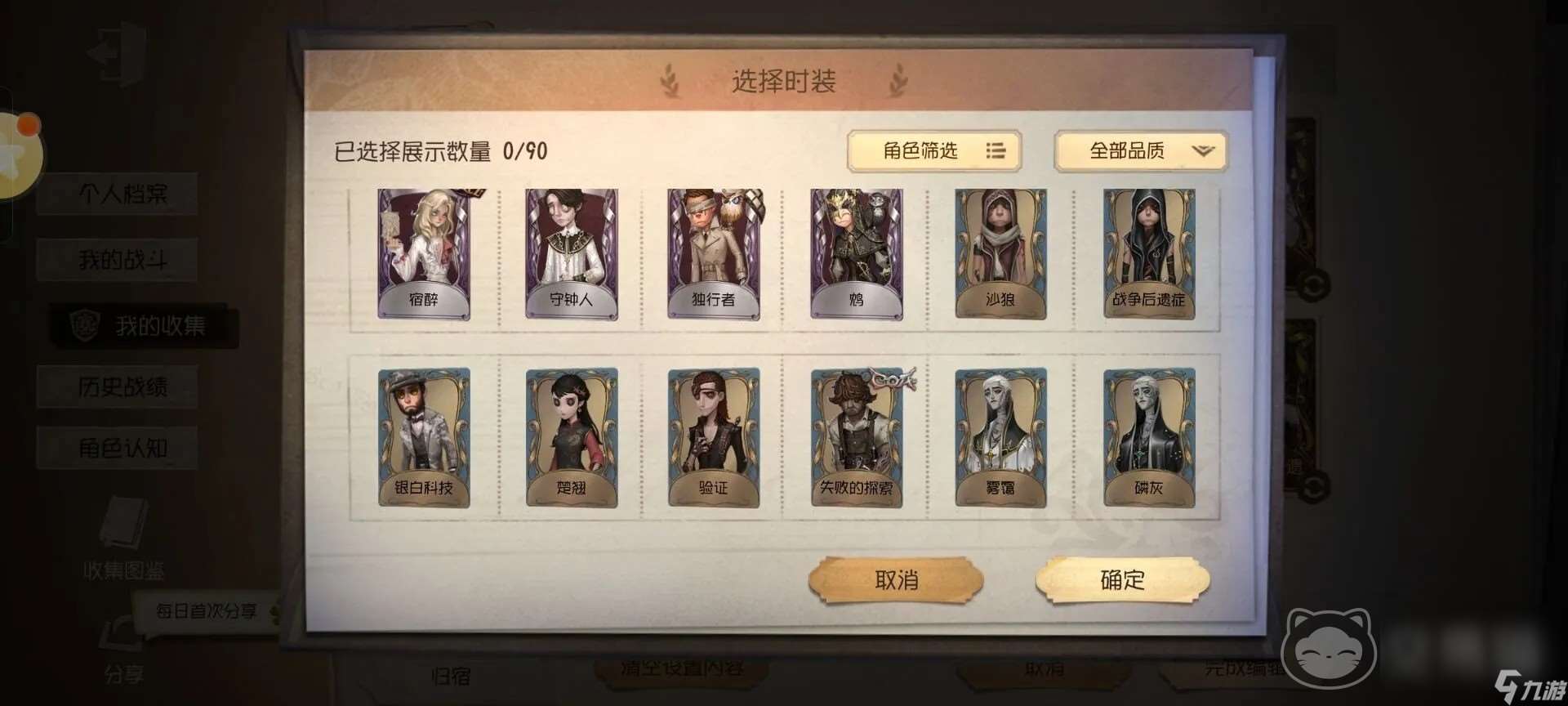
Task: Click the leaf ornament left of 选择时装
Action: point(671,82)
